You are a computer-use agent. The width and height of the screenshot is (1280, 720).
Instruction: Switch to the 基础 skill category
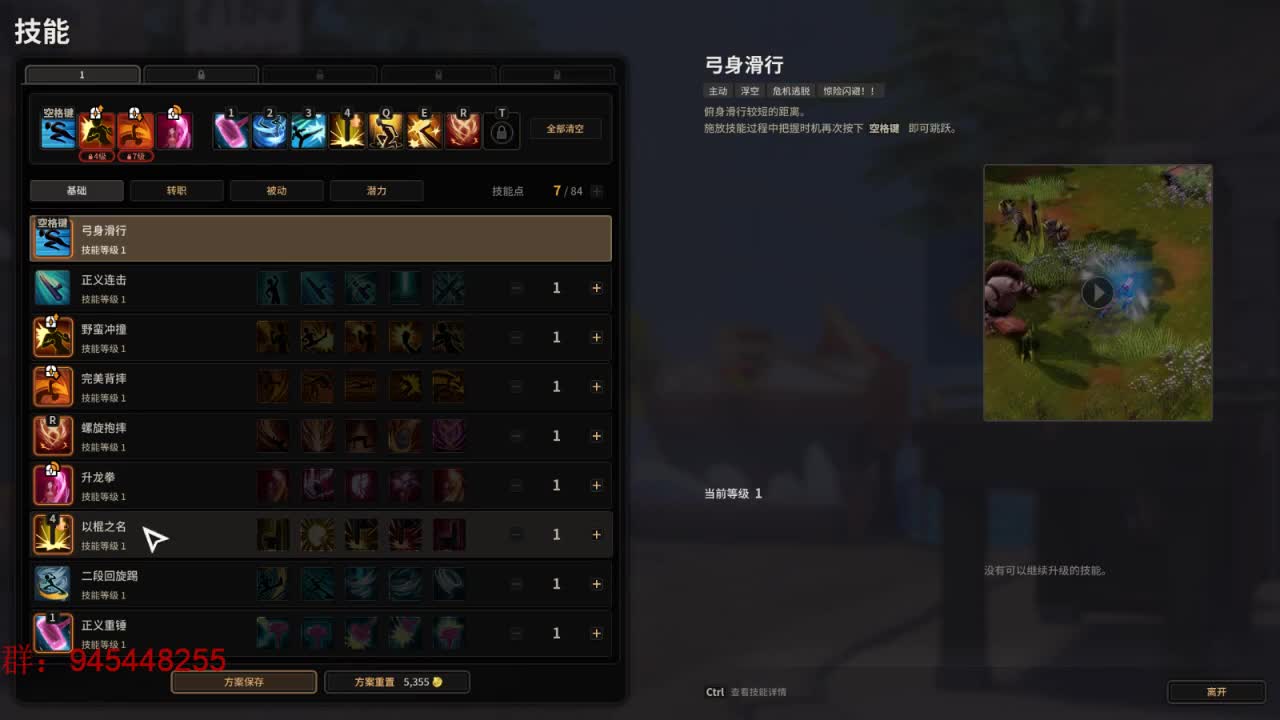pos(76,190)
